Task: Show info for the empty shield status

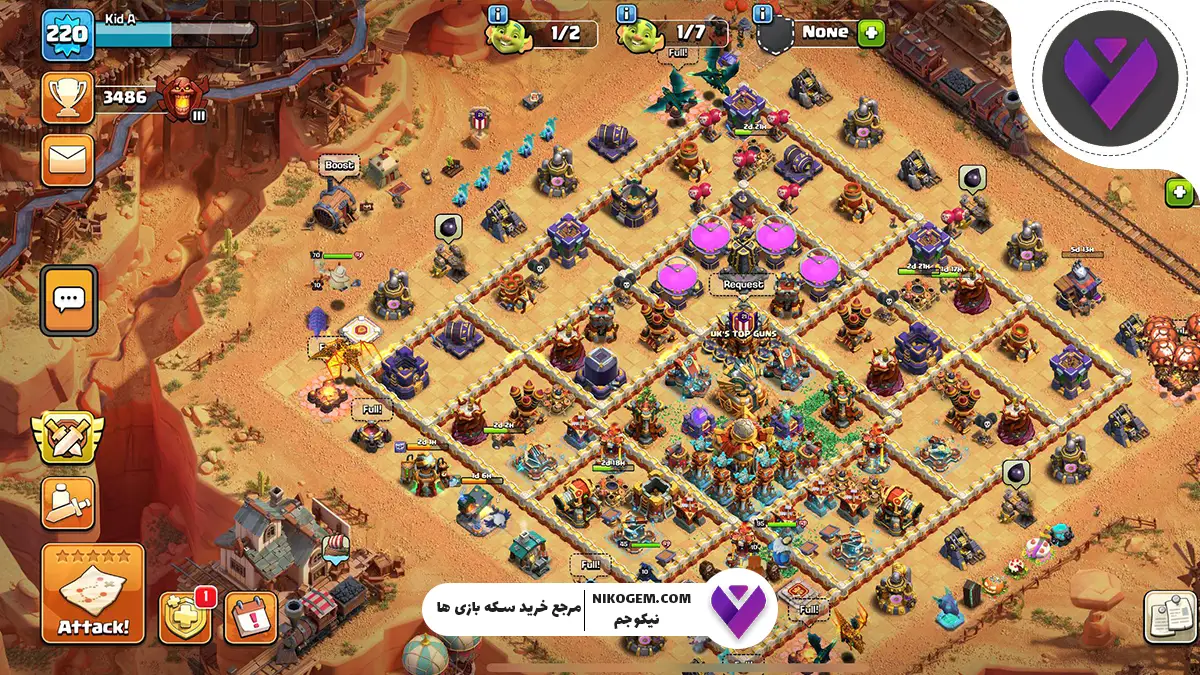Action: point(763,13)
